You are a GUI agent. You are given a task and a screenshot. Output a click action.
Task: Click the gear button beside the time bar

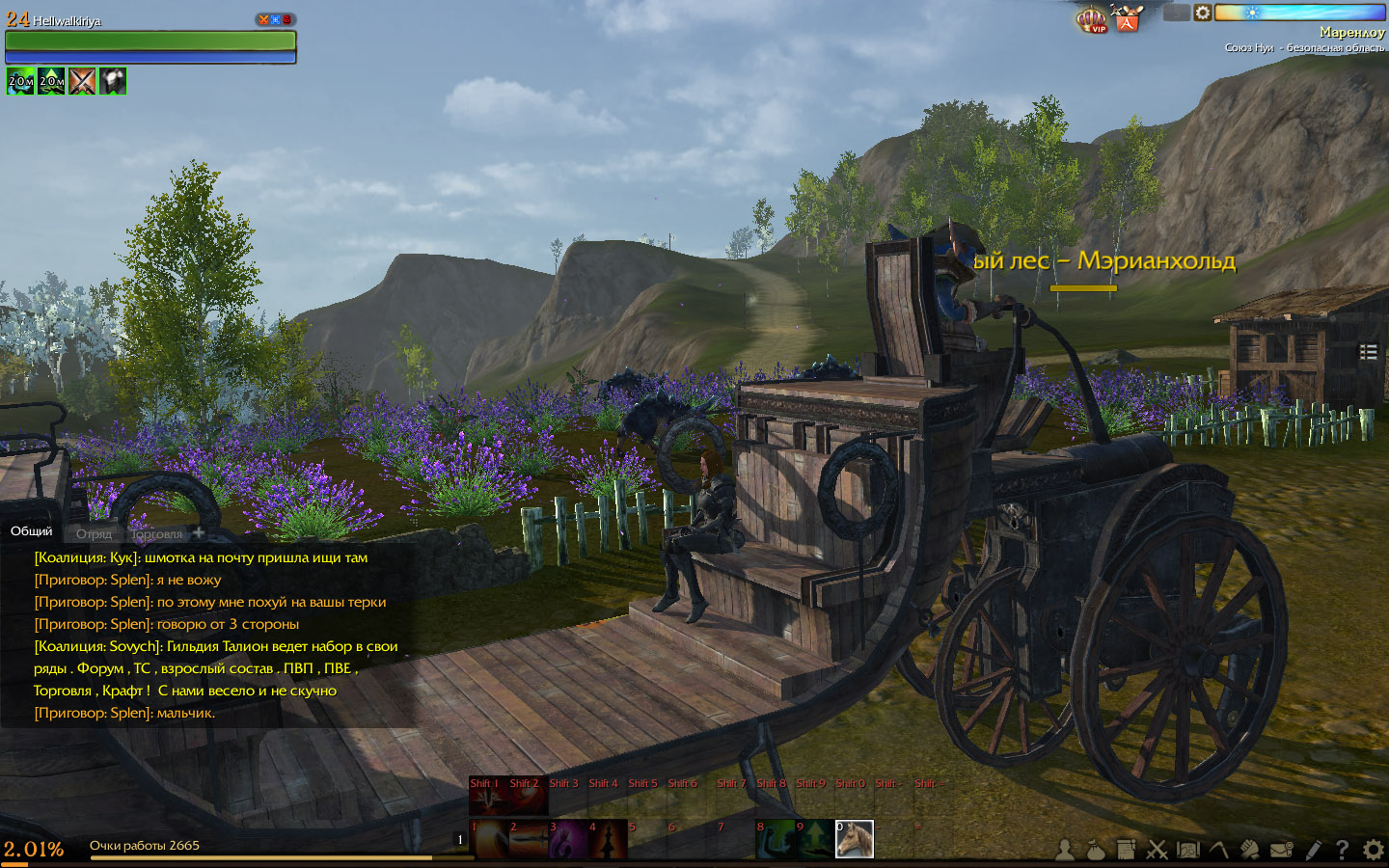(1203, 13)
